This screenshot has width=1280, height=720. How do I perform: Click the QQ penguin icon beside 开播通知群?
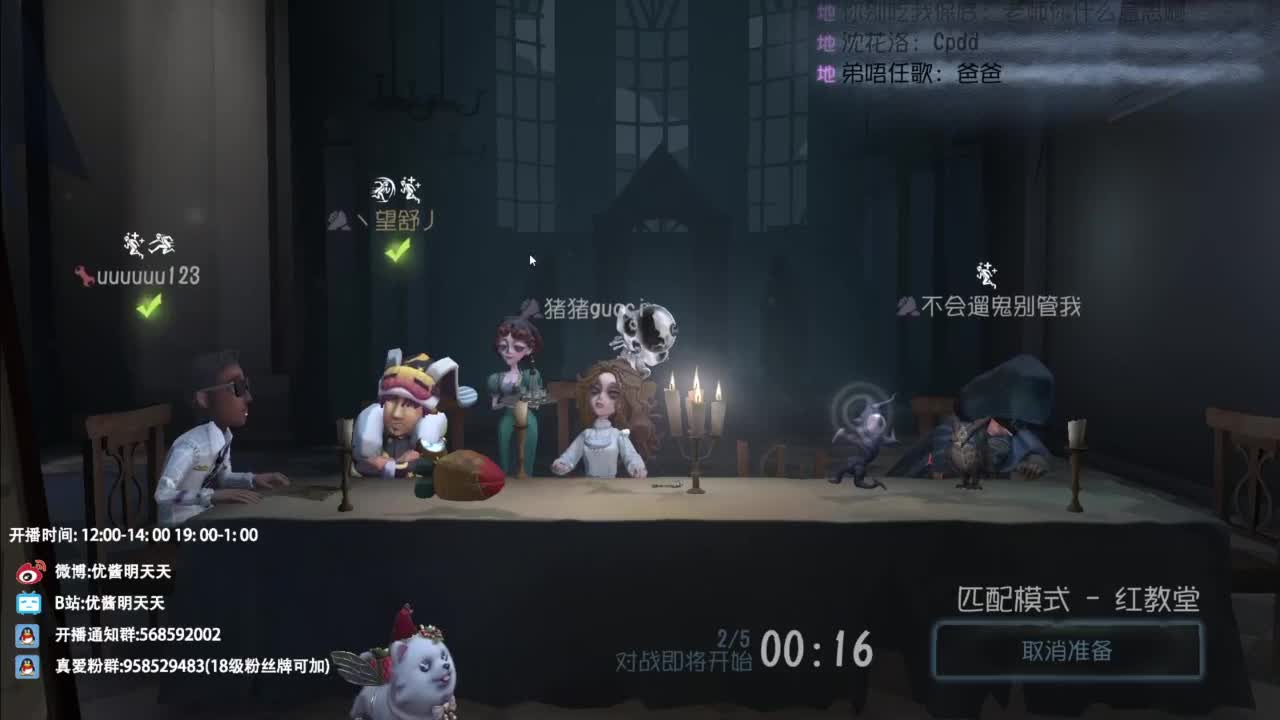(28, 634)
